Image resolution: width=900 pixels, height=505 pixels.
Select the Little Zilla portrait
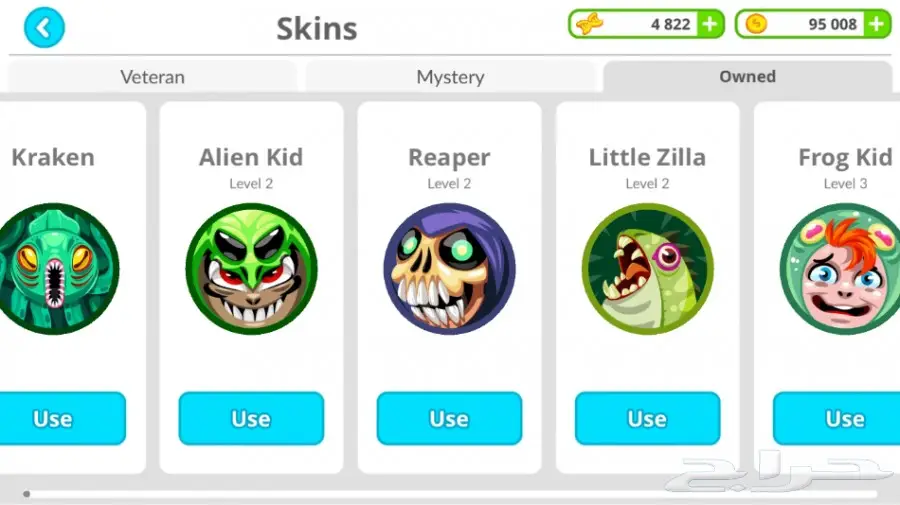click(647, 268)
